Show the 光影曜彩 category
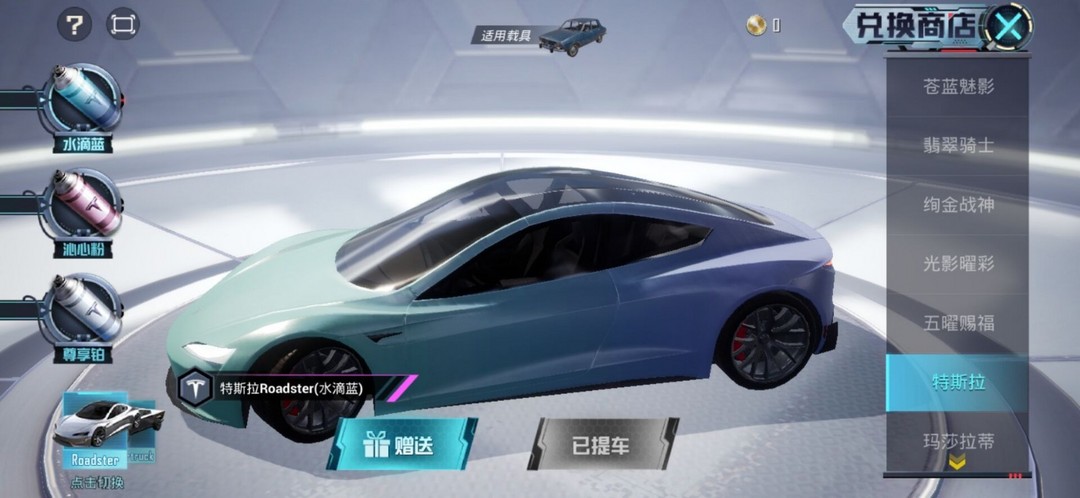 click(x=957, y=264)
